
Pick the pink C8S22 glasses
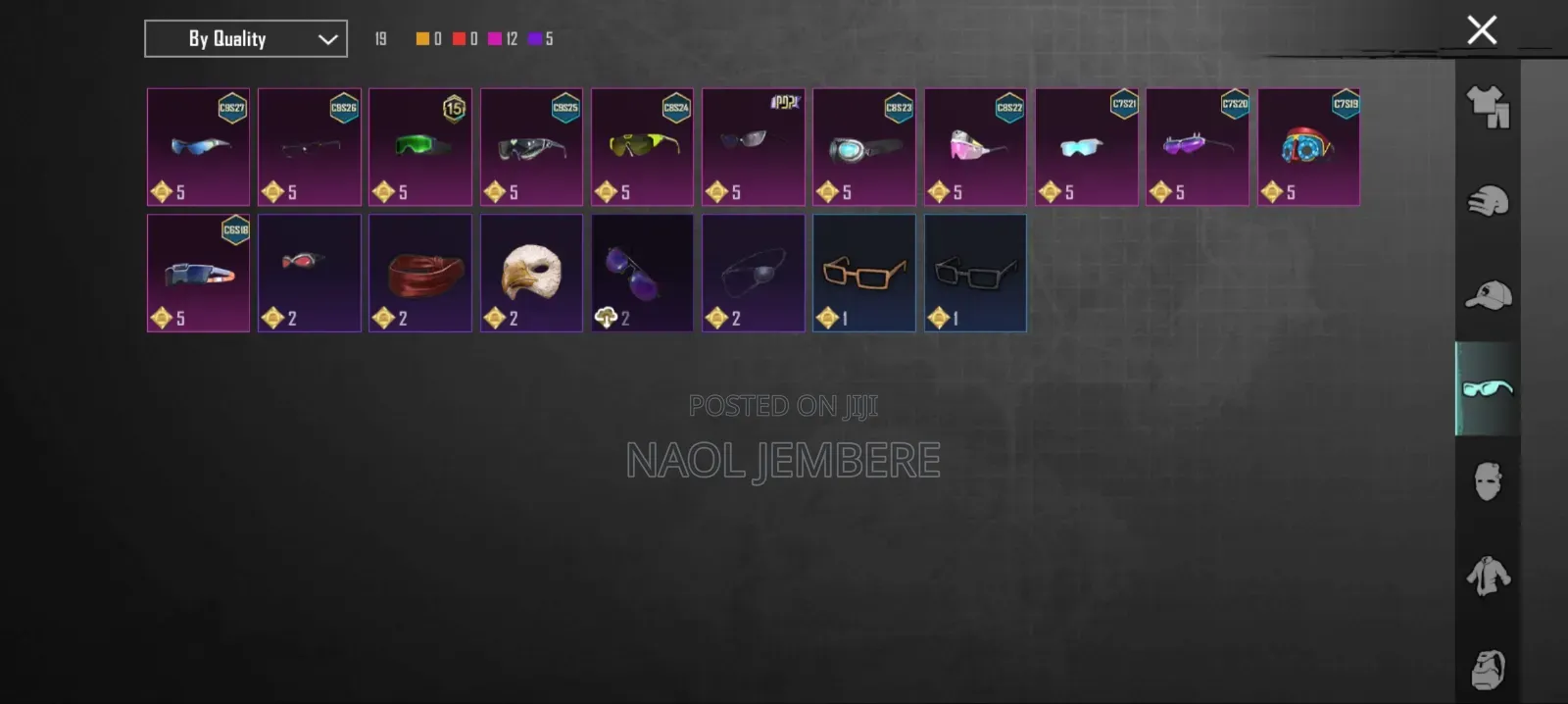(x=975, y=147)
